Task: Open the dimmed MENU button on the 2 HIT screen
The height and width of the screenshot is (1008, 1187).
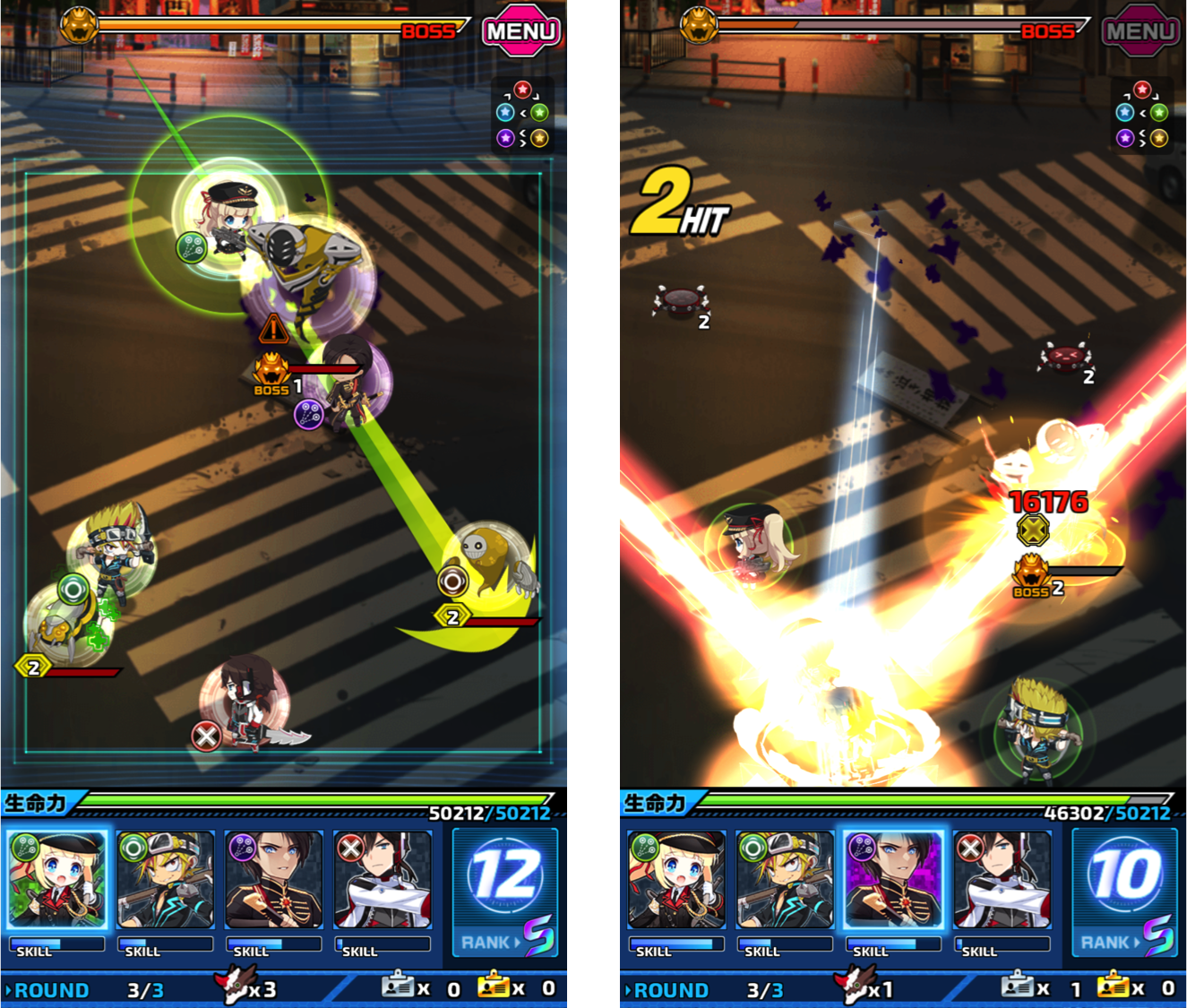Action: click(1140, 31)
